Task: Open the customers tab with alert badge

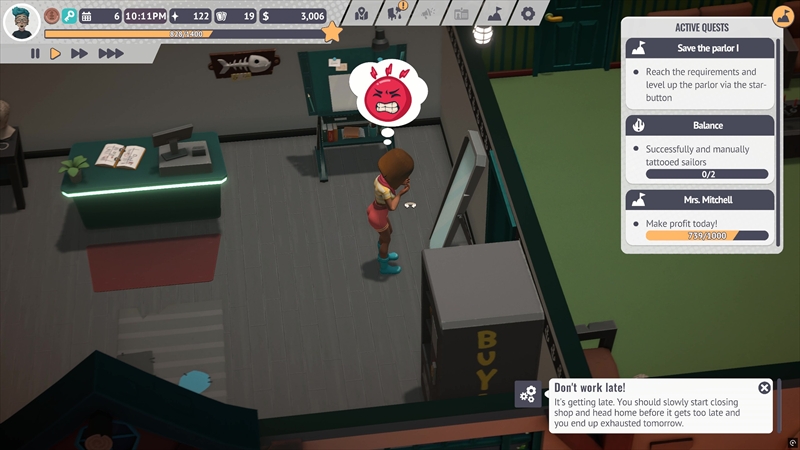Action: [x=395, y=14]
